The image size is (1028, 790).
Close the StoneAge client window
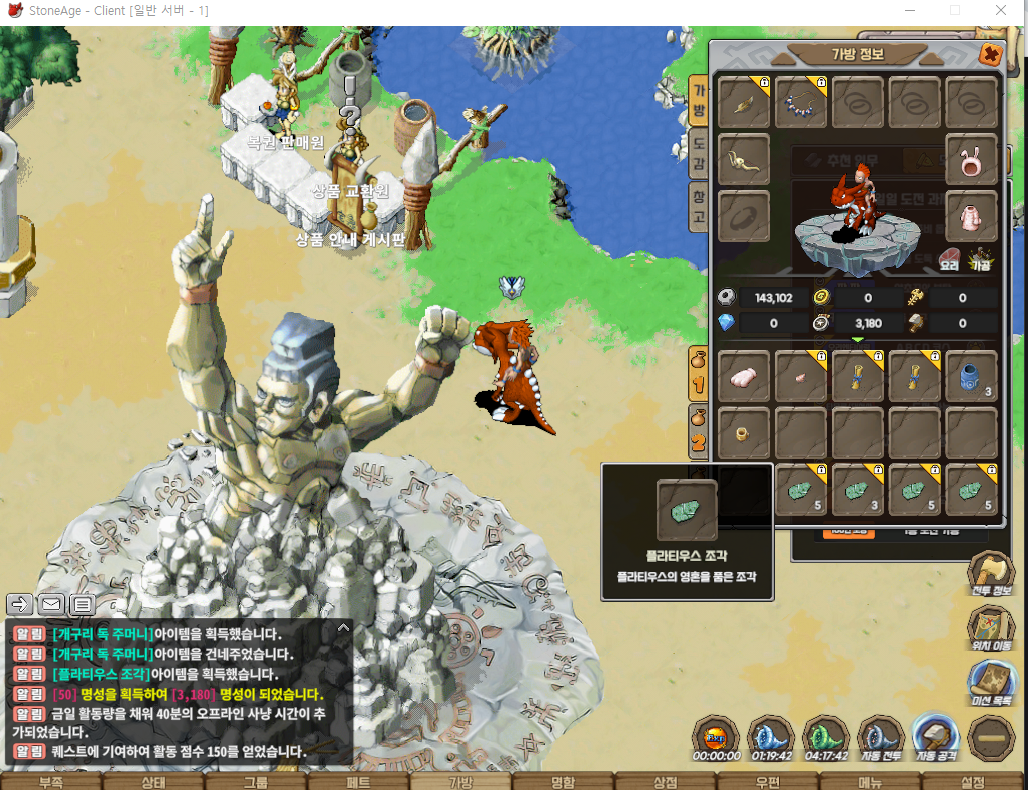[x=1001, y=10]
